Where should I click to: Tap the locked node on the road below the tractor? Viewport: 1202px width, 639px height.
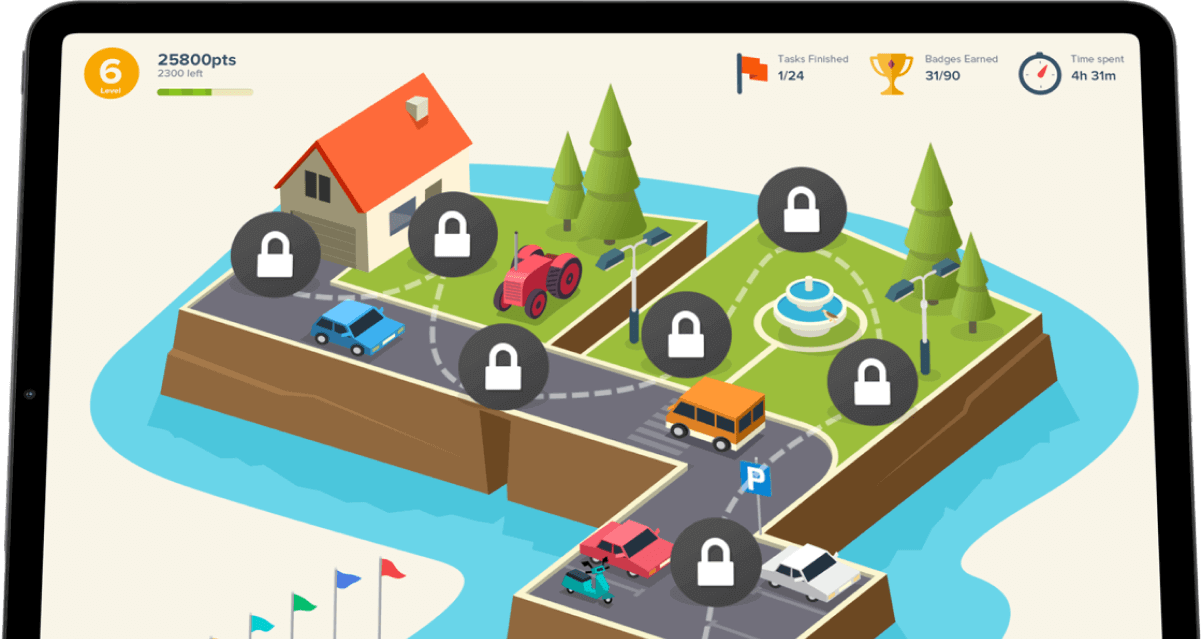(x=503, y=366)
